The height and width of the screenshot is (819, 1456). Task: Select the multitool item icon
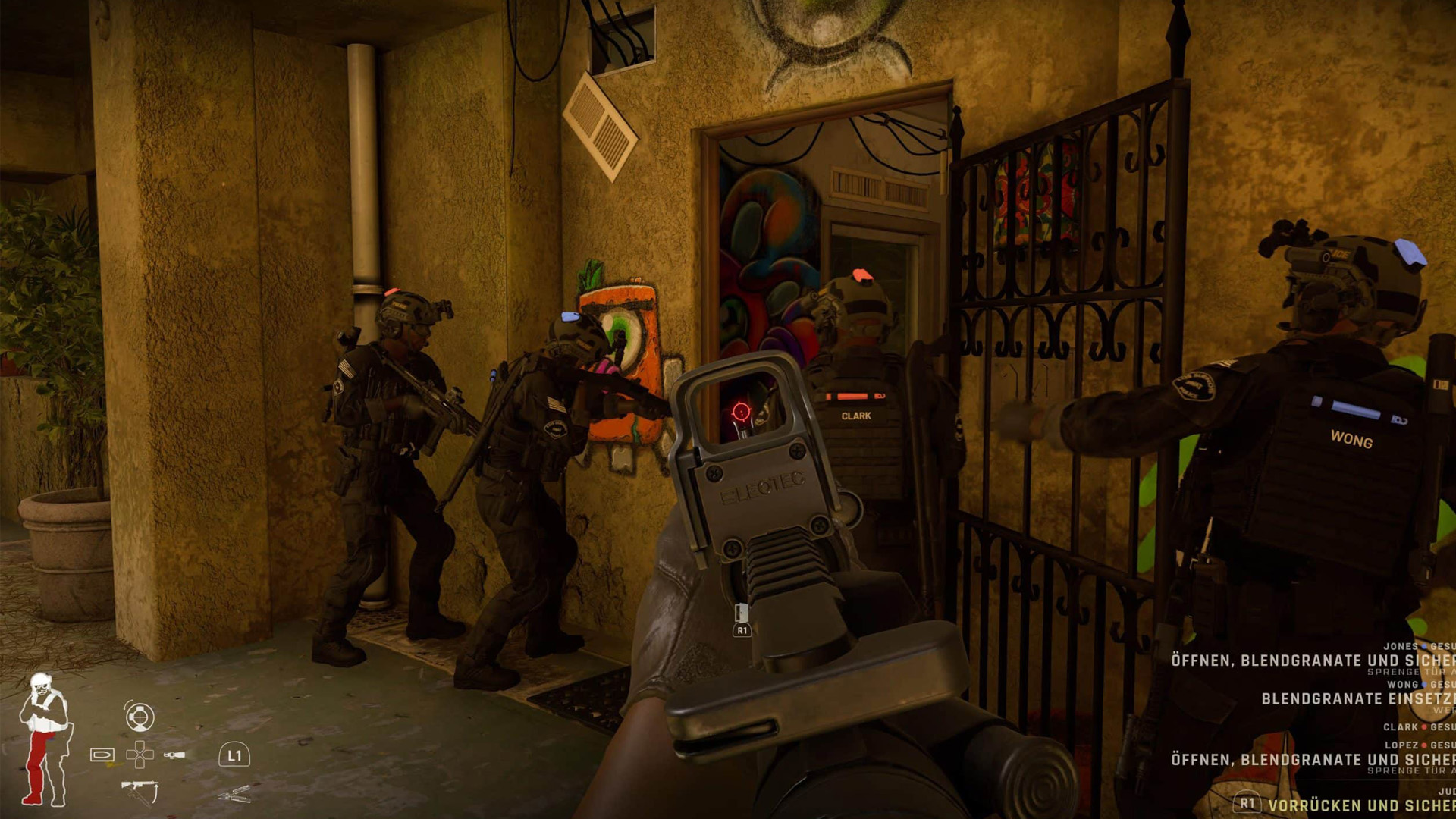(x=235, y=795)
